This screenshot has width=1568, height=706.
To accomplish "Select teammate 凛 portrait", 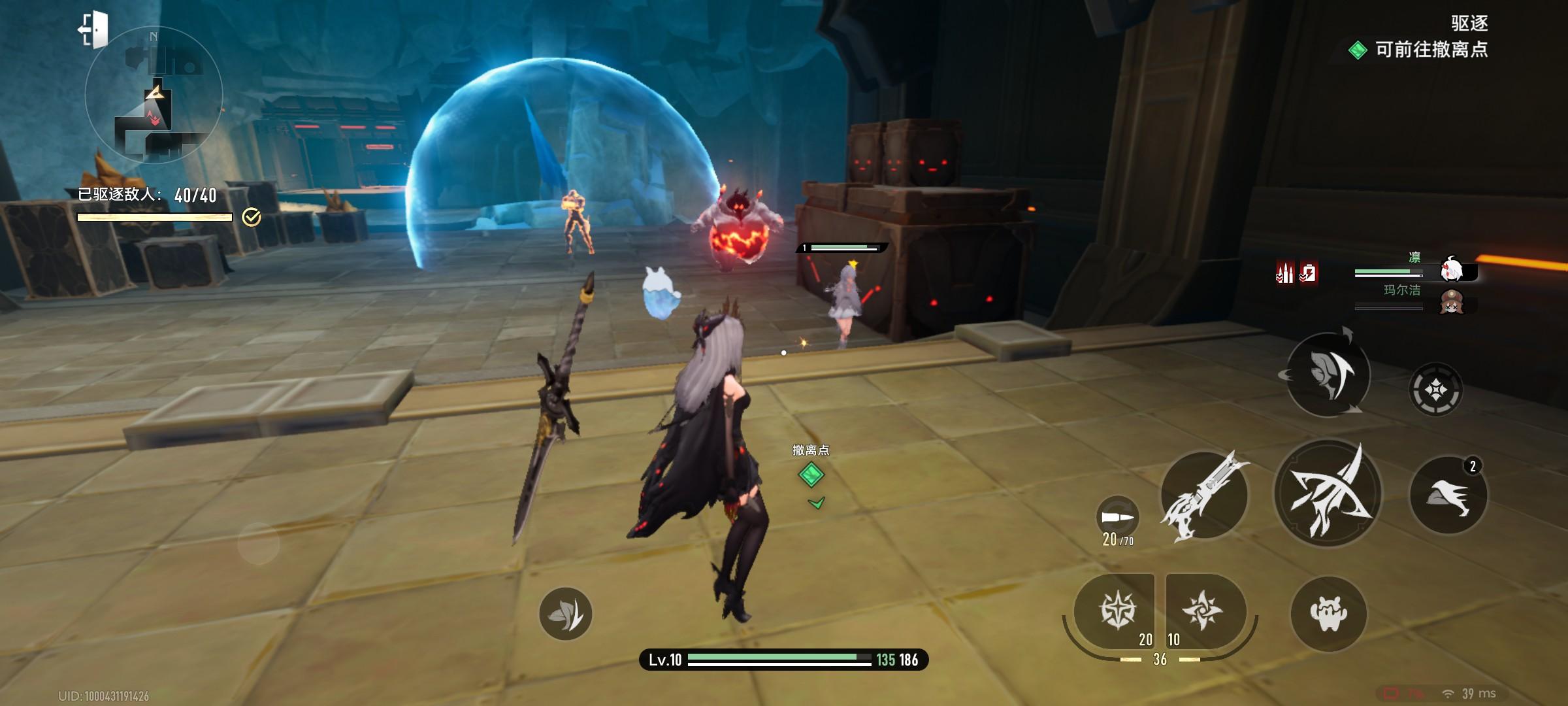I will [1452, 269].
